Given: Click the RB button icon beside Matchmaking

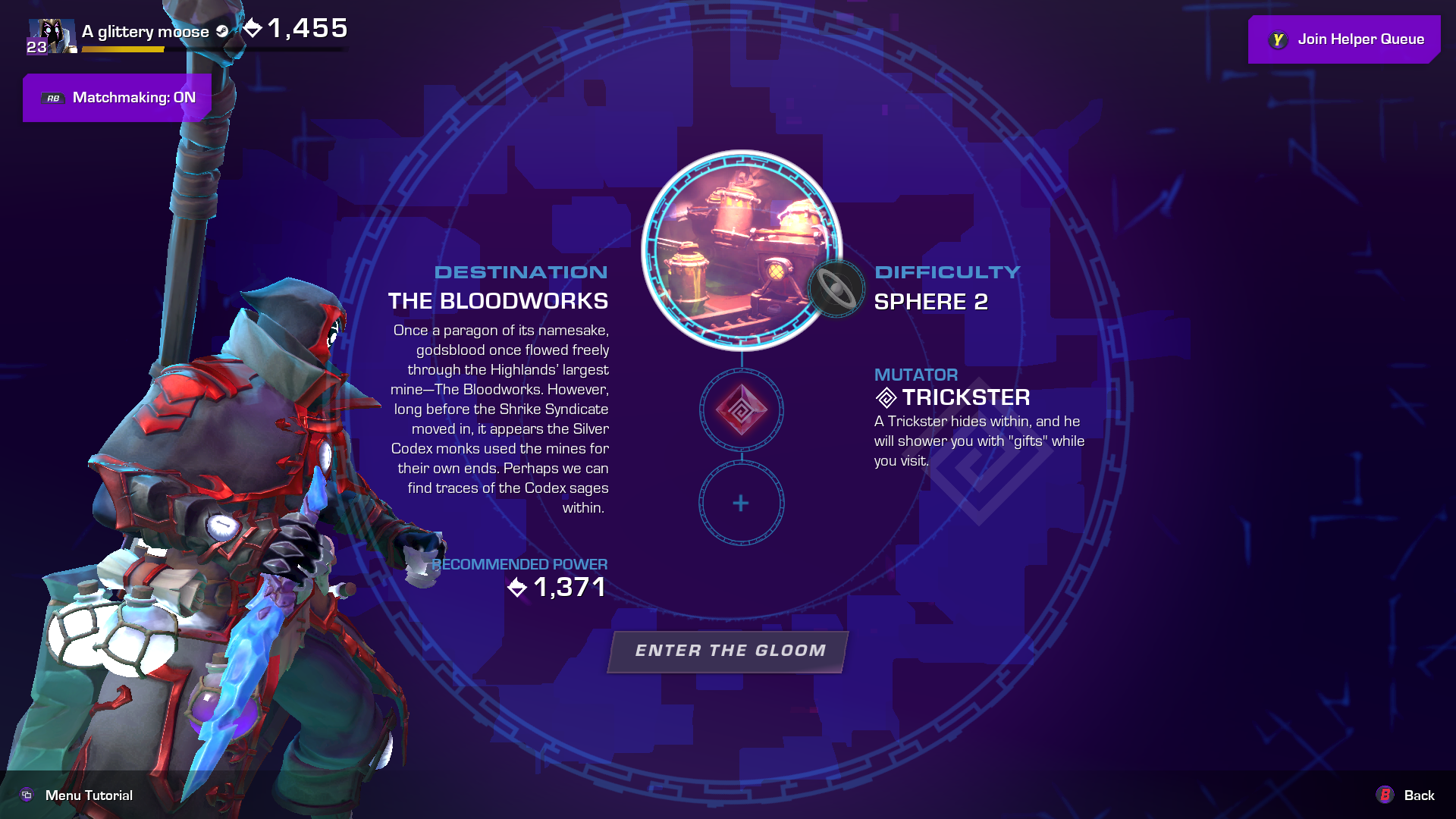Looking at the screenshot, I should [x=52, y=98].
